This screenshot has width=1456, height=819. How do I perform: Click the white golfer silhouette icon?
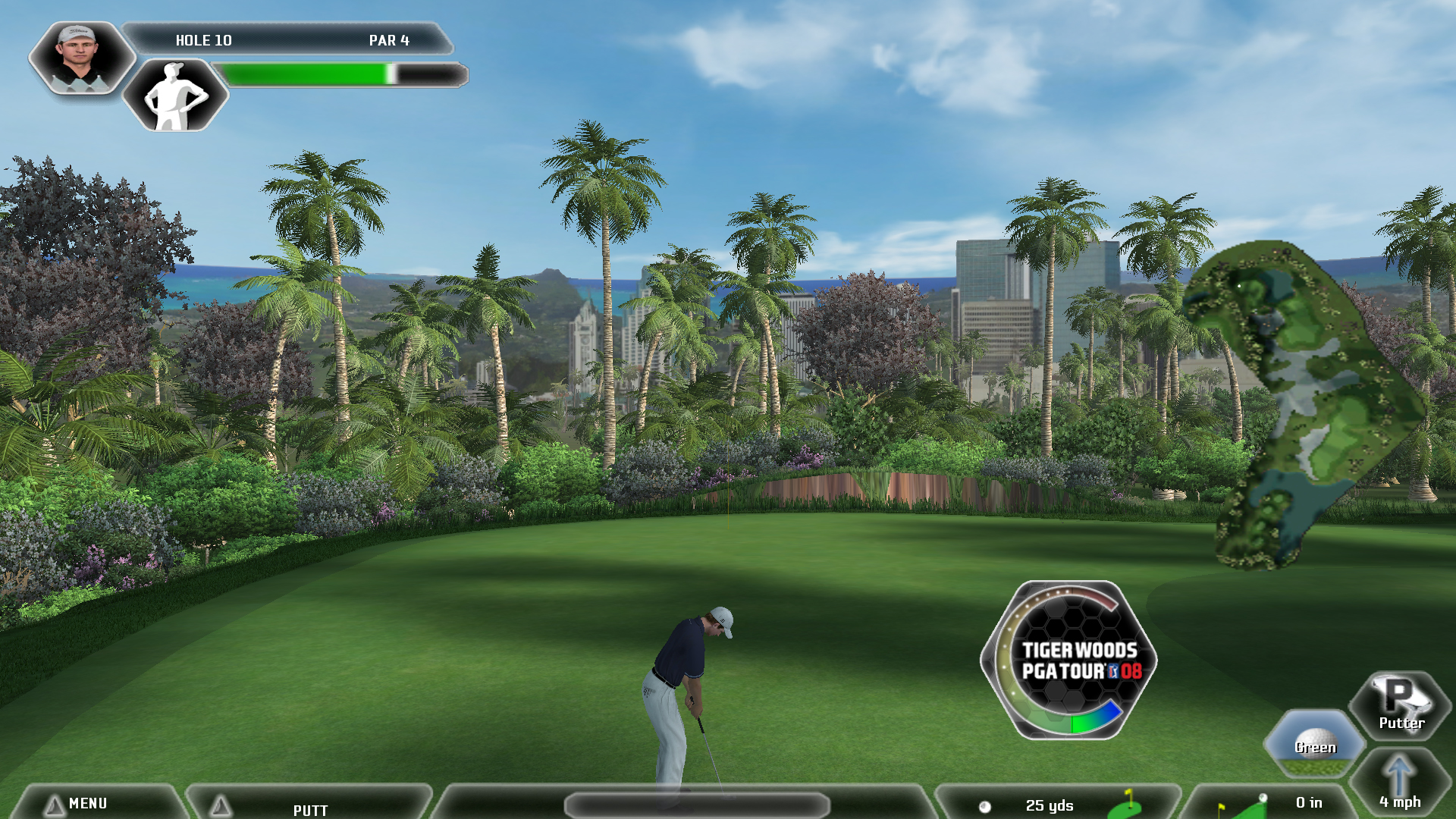[175, 96]
